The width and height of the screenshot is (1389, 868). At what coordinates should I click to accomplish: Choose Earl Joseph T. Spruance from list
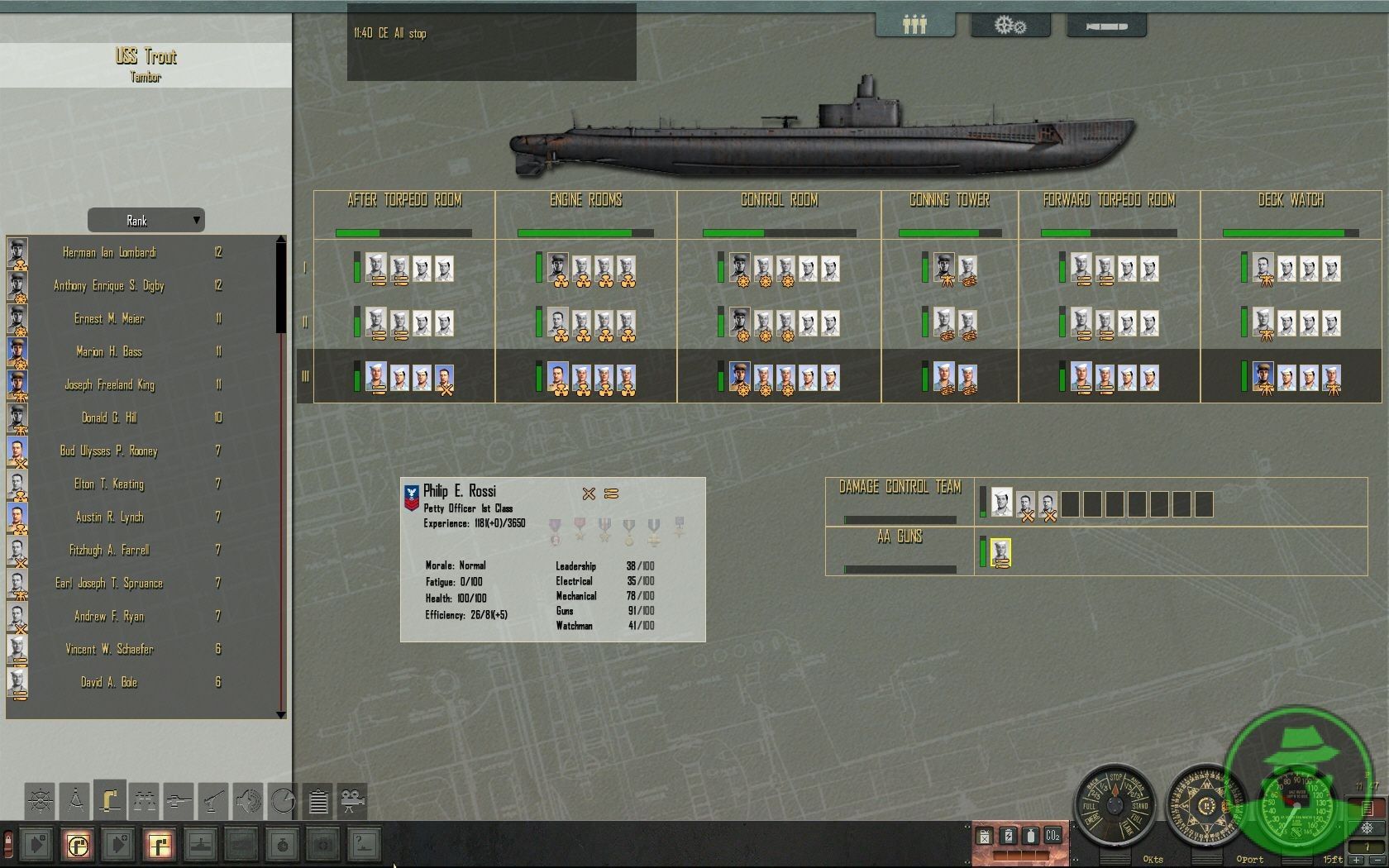pyautogui.click(x=109, y=584)
